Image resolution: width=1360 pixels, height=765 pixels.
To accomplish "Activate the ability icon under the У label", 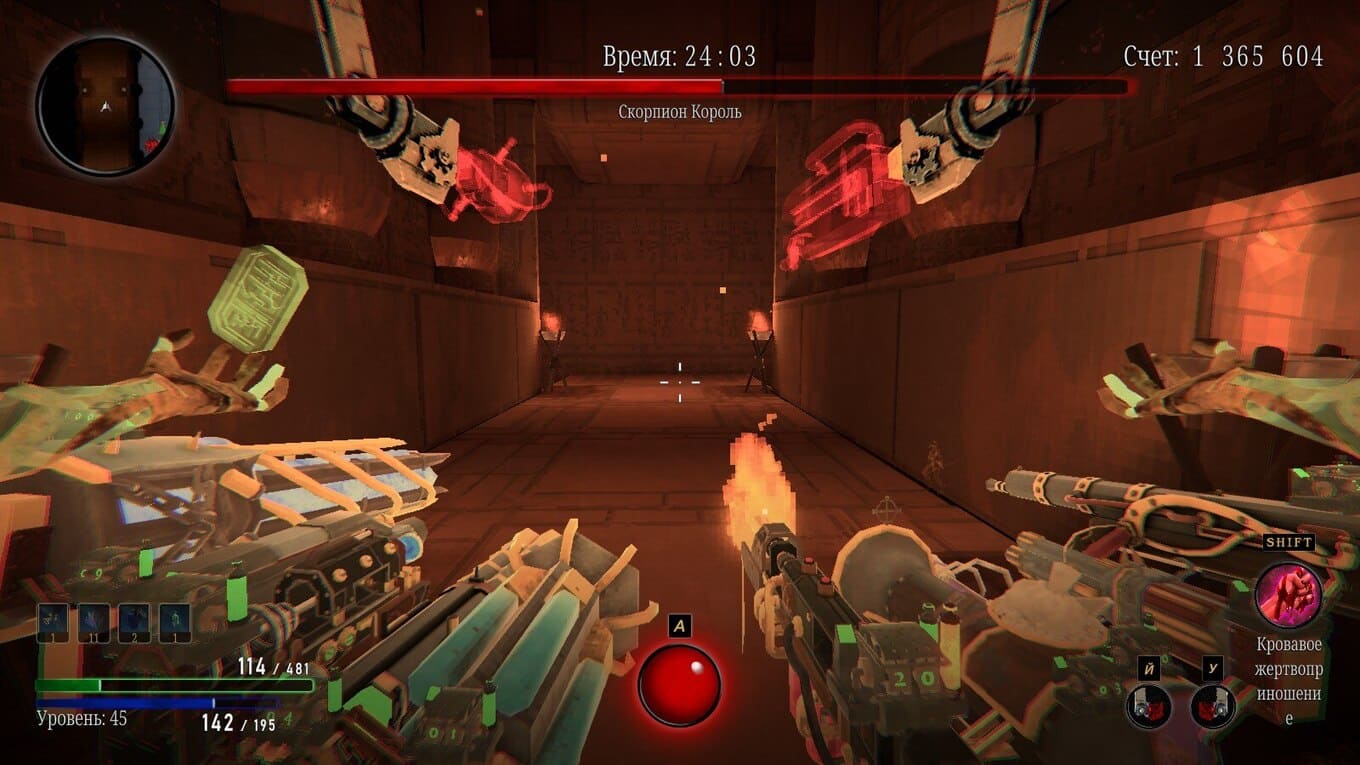I will [x=1212, y=705].
